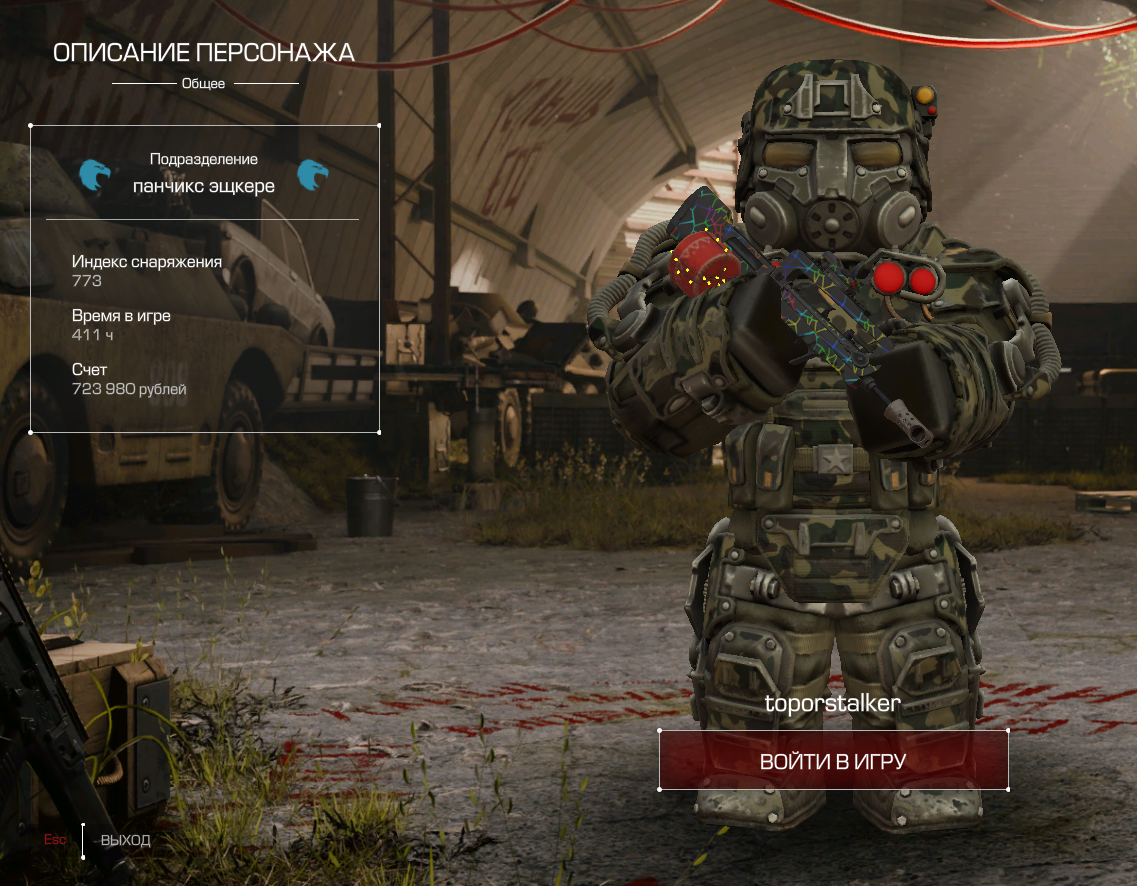
Task: Select the ВЫХОД exit option
Action: point(126,840)
